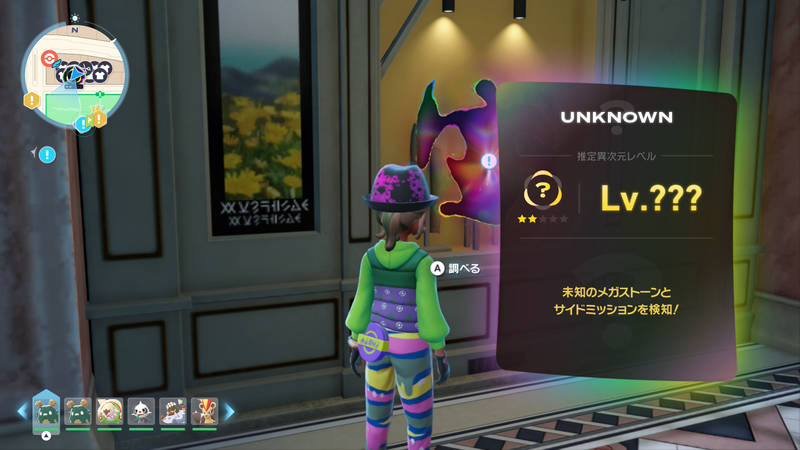Click the yellow hexagon alert on minimap edge

click(32, 100)
